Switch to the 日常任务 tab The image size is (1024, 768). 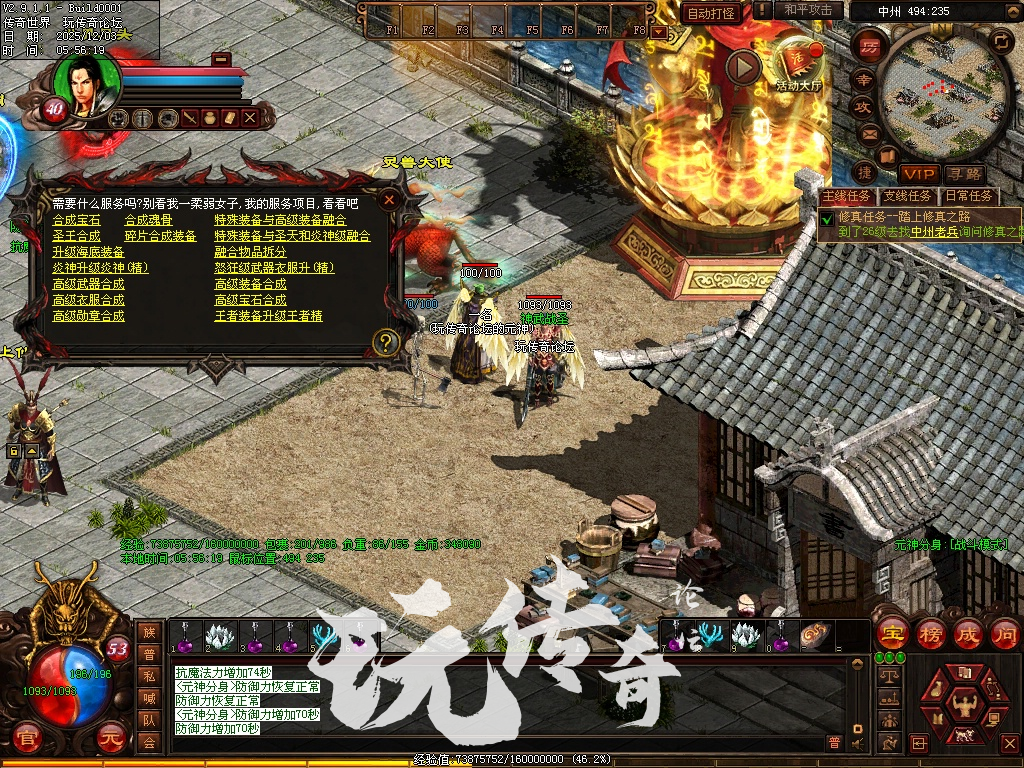pyautogui.click(x=969, y=196)
